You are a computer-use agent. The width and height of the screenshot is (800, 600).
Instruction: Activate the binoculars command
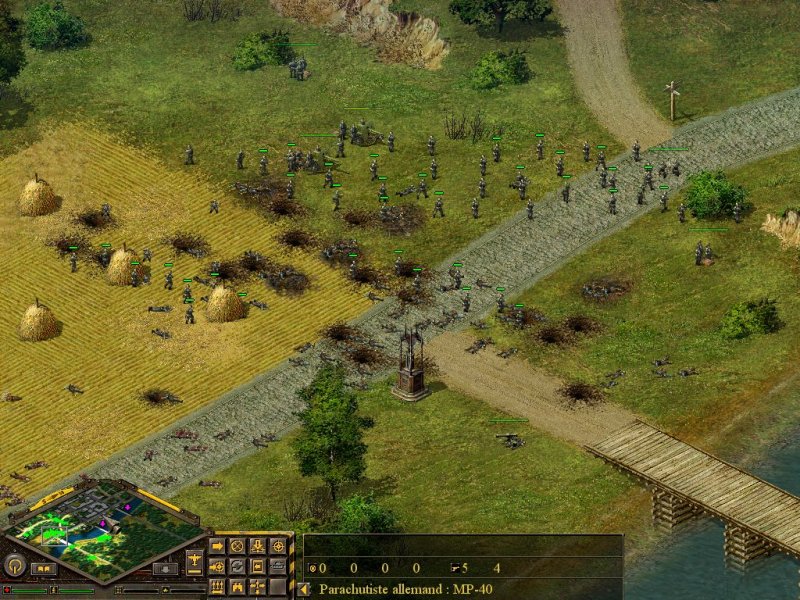237,586
